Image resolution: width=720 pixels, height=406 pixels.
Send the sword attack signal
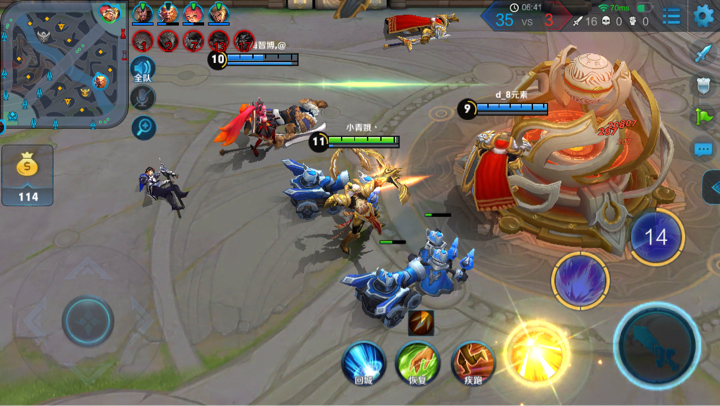click(x=704, y=53)
